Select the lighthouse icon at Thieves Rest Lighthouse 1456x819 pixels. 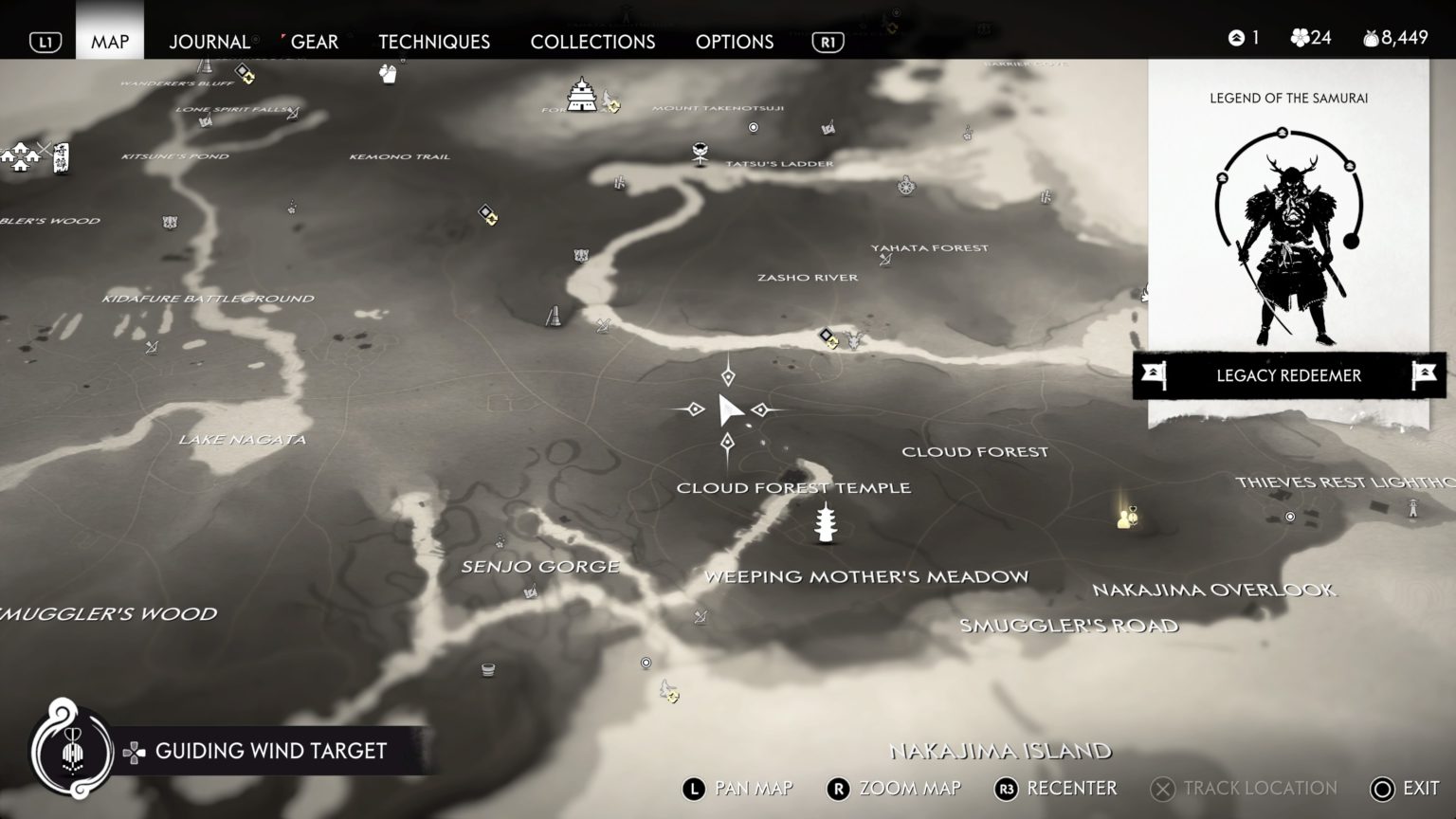(1411, 510)
